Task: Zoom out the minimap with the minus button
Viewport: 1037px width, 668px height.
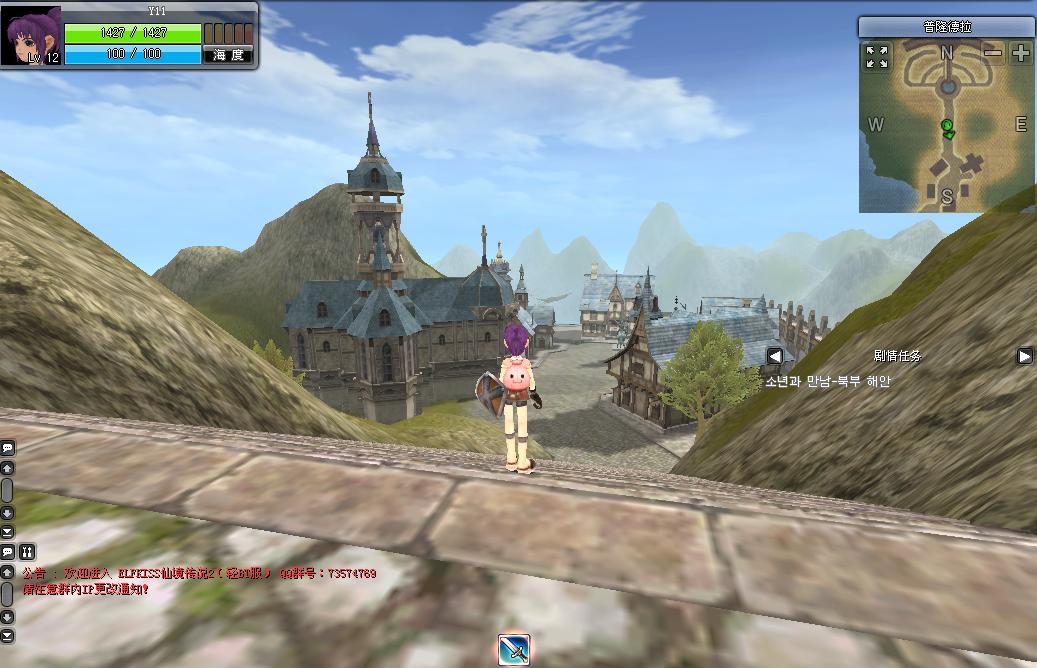Action: [992, 53]
